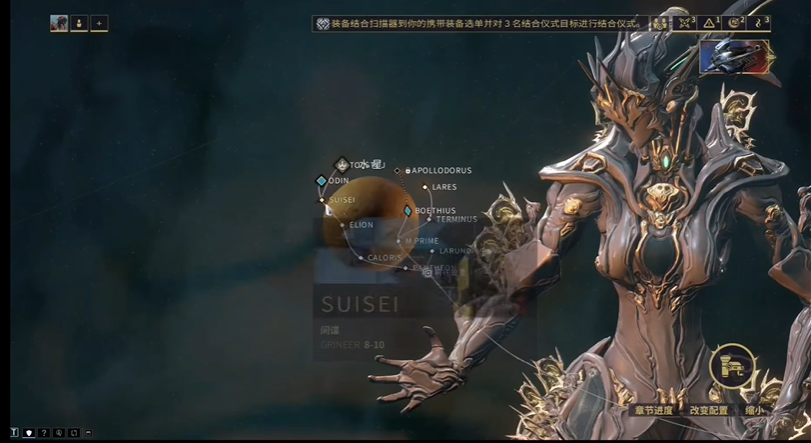Select the Boethius node
The width and height of the screenshot is (811, 443).
(x=407, y=211)
